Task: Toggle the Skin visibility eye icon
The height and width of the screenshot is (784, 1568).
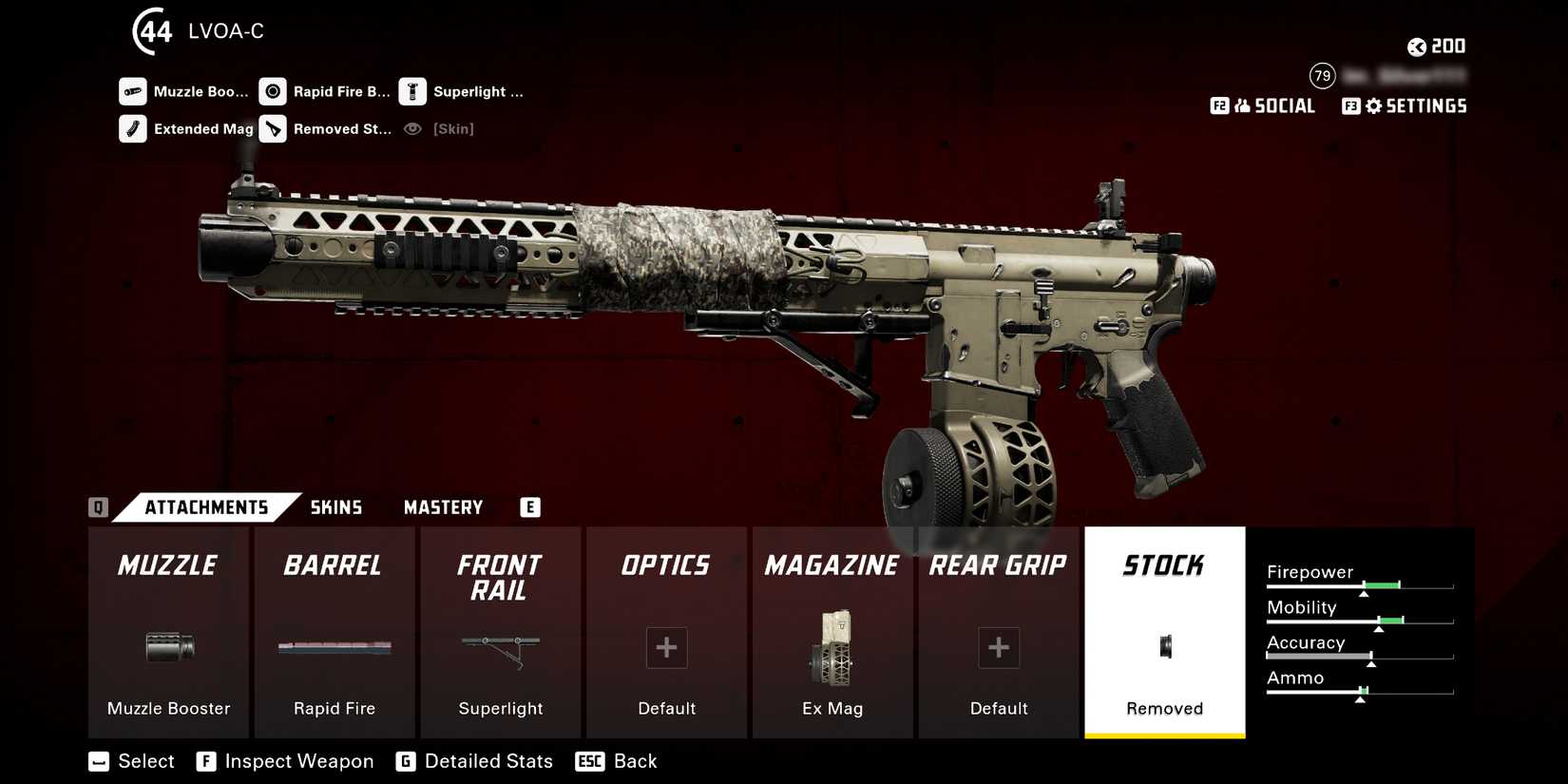Action: coord(411,128)
